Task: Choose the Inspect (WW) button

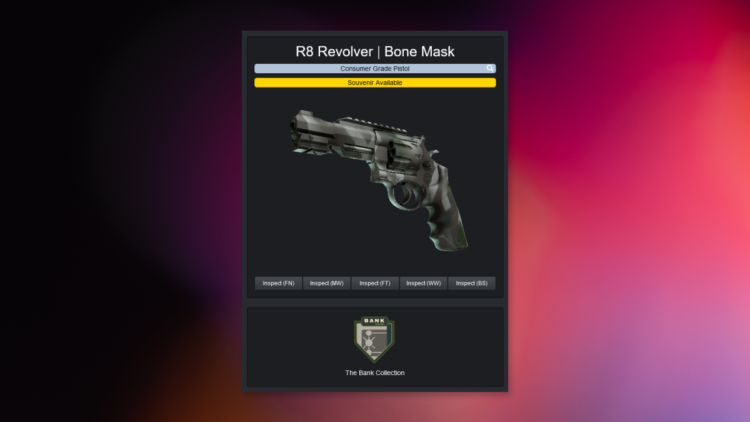Action: 423,283
